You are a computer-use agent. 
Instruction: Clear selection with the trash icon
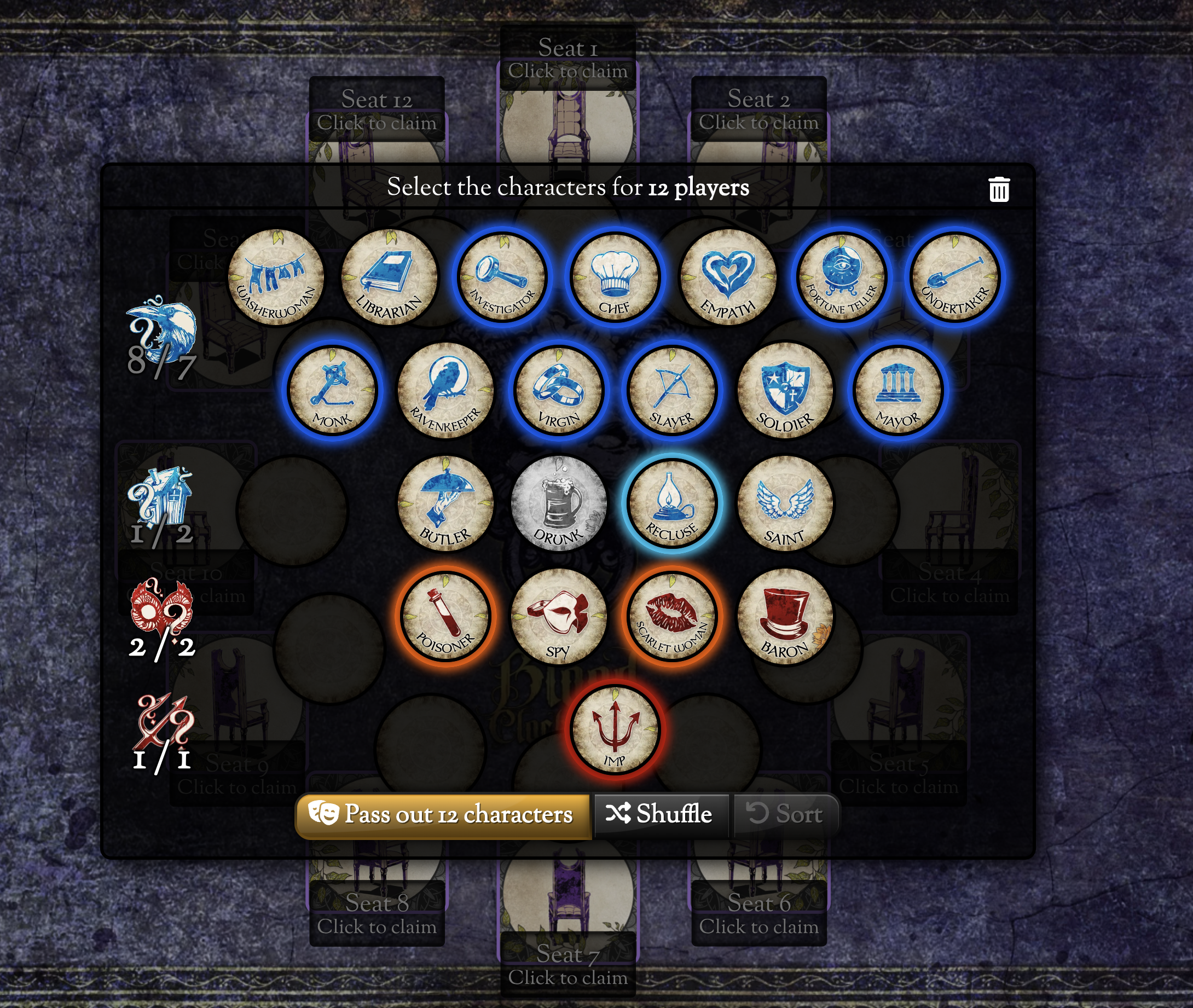pyautogui.click(x=998, y=190)
